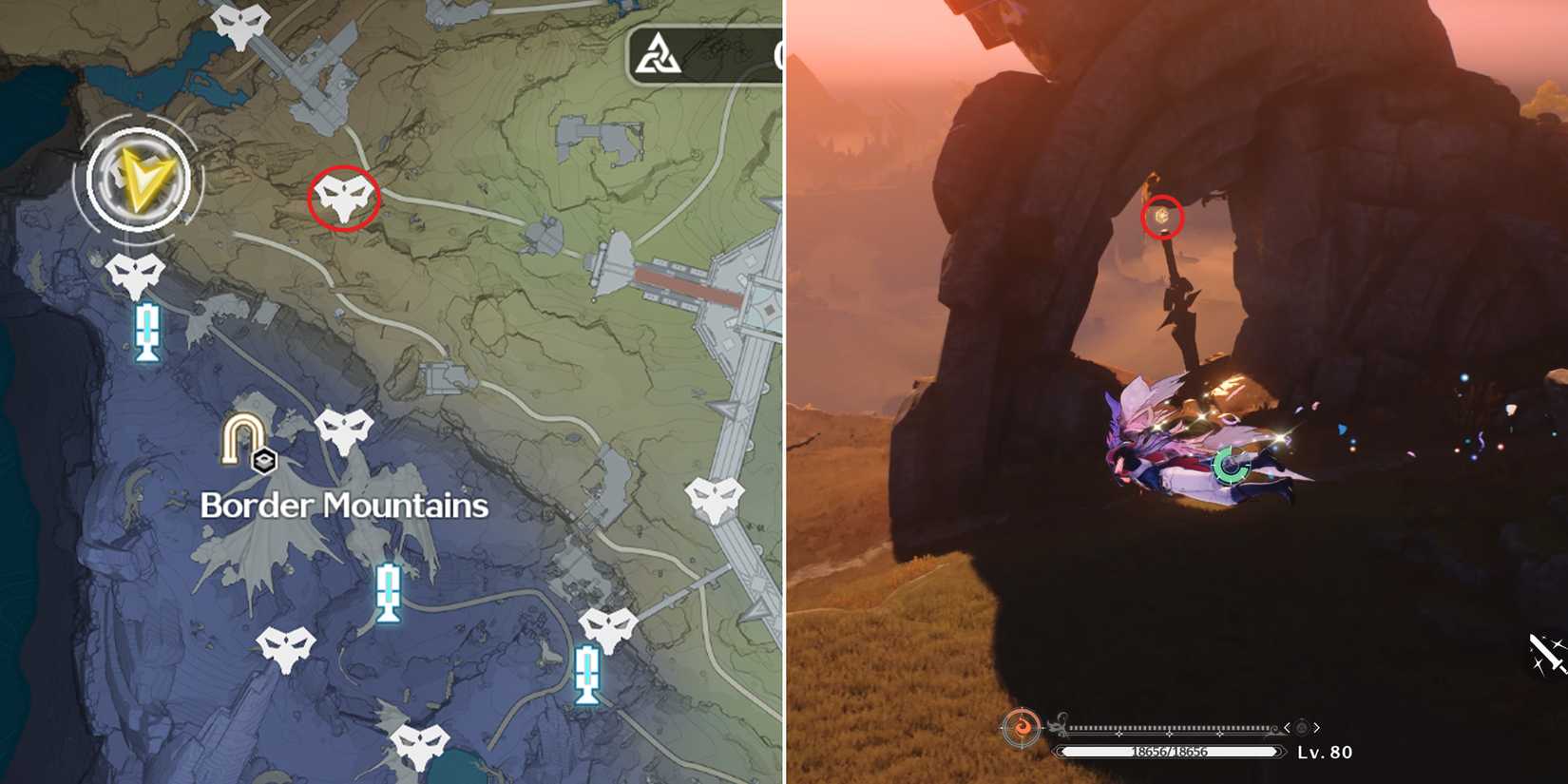The image size is (1568, 784).
Task: Click the enemy skull marker on the map's right side
Action: click(713, 497)
